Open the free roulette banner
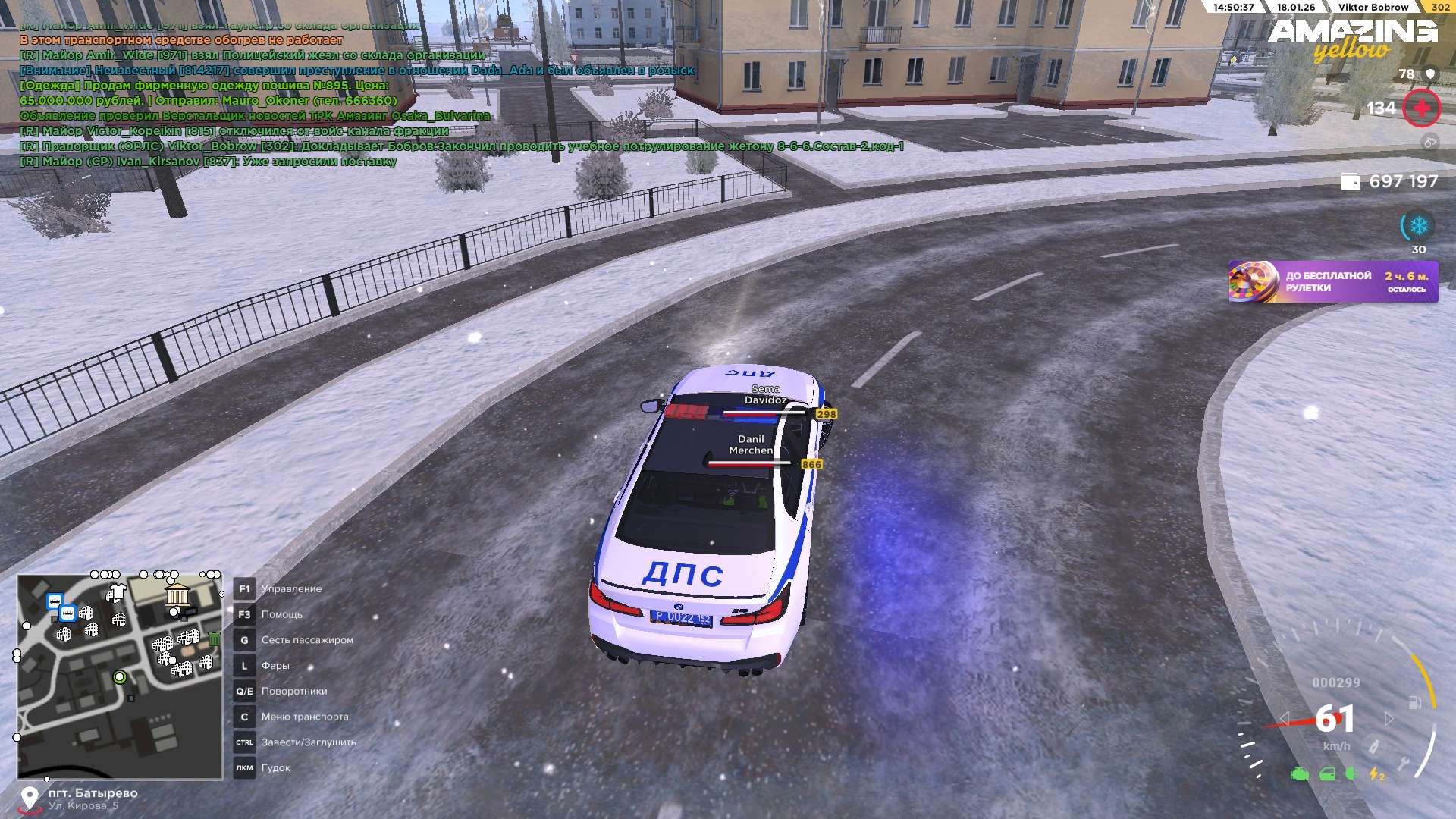 [x=1332, y=281]
